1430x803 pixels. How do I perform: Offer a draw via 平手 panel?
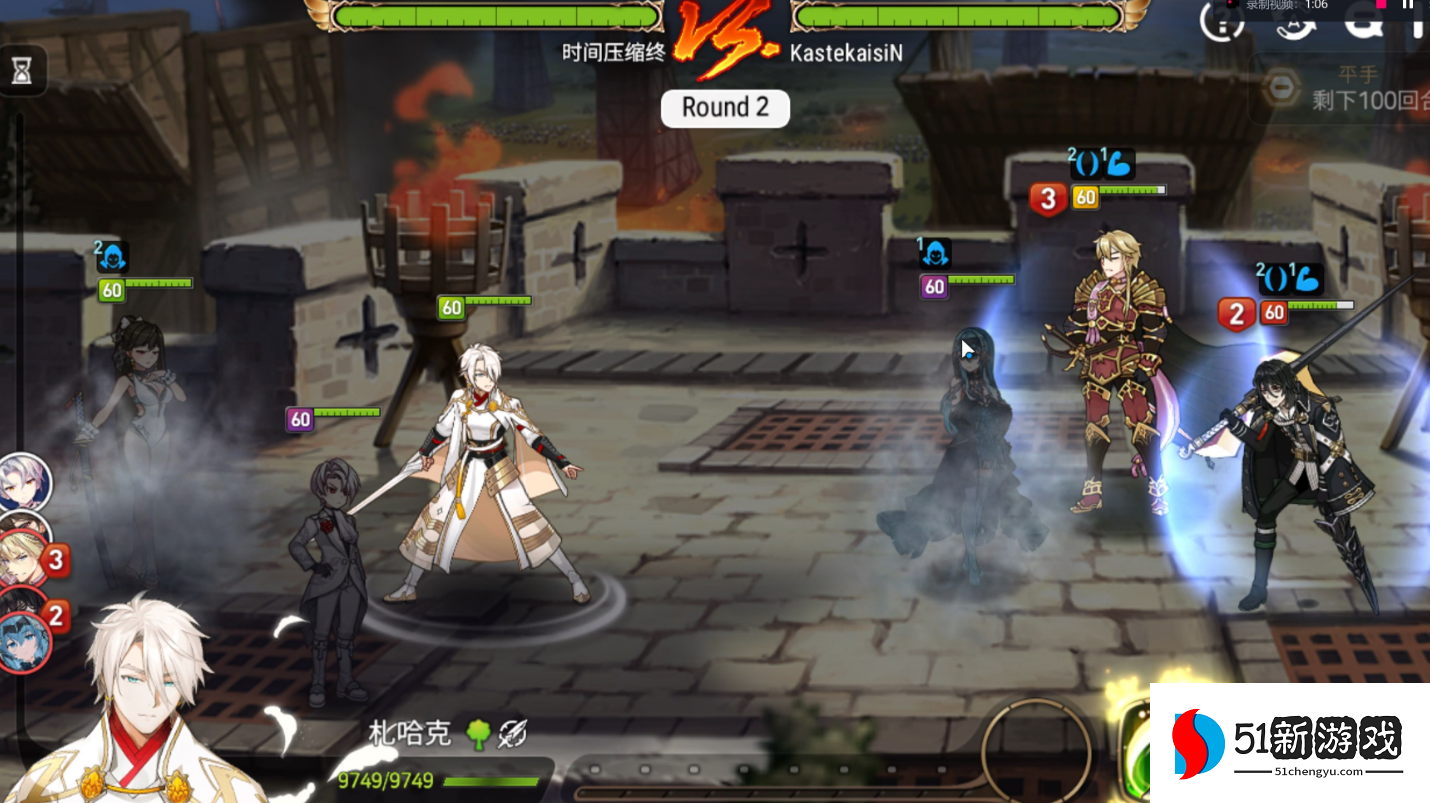click(x=1340, y=88)
